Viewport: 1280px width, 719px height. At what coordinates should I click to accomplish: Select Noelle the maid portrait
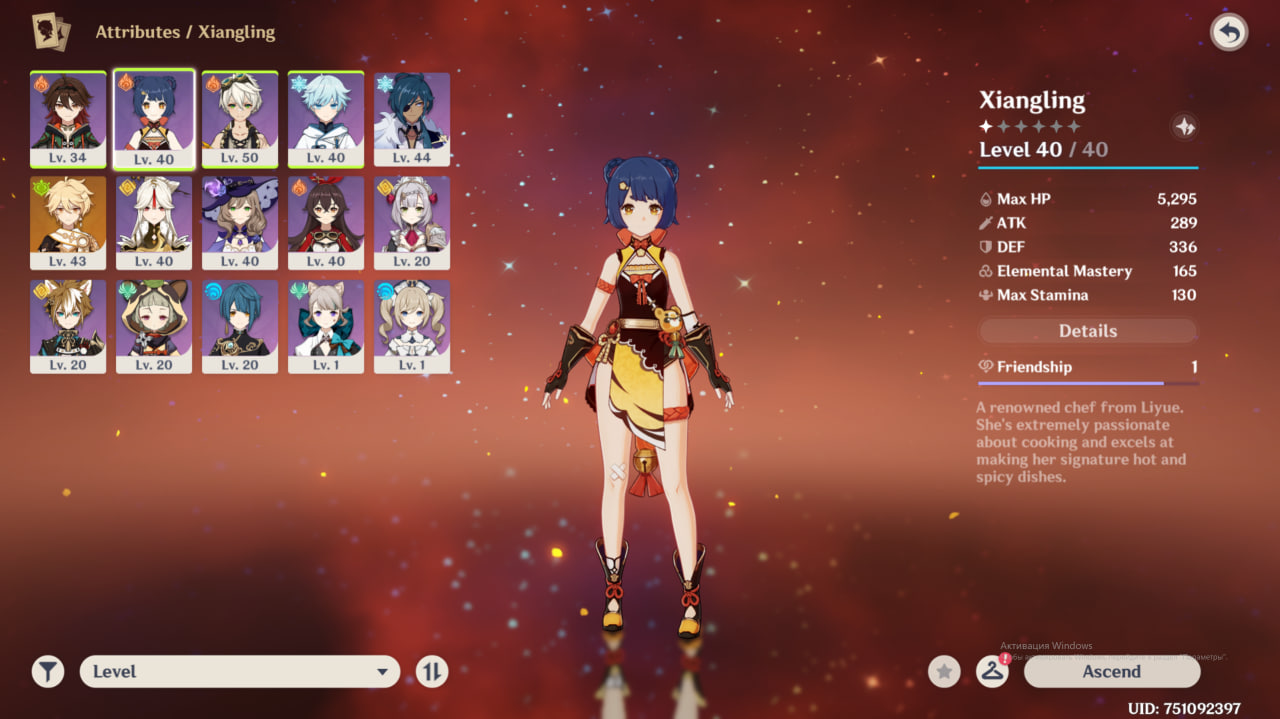click(x=412, y=222)
